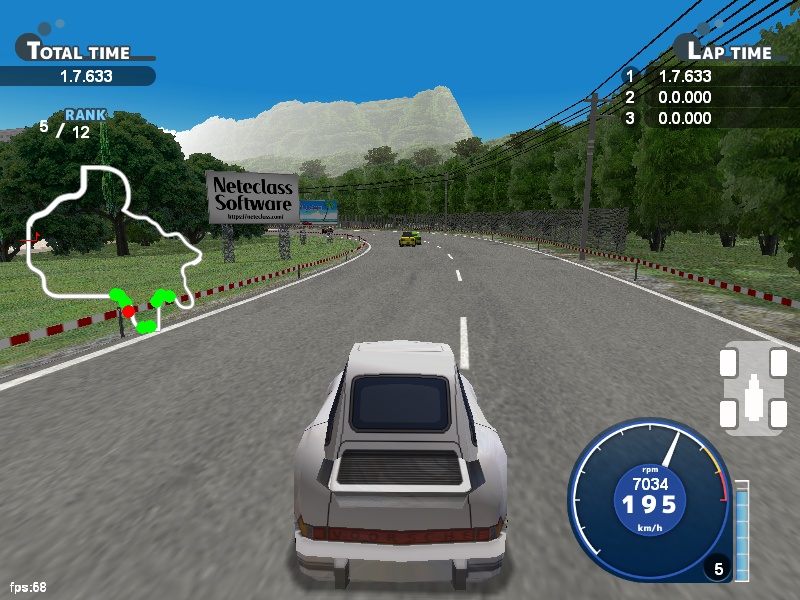This screenshot has height=600, width=800.
Task: Select the red player marker on the minimap
Action: pyautogui.click(x=128, y=311)
